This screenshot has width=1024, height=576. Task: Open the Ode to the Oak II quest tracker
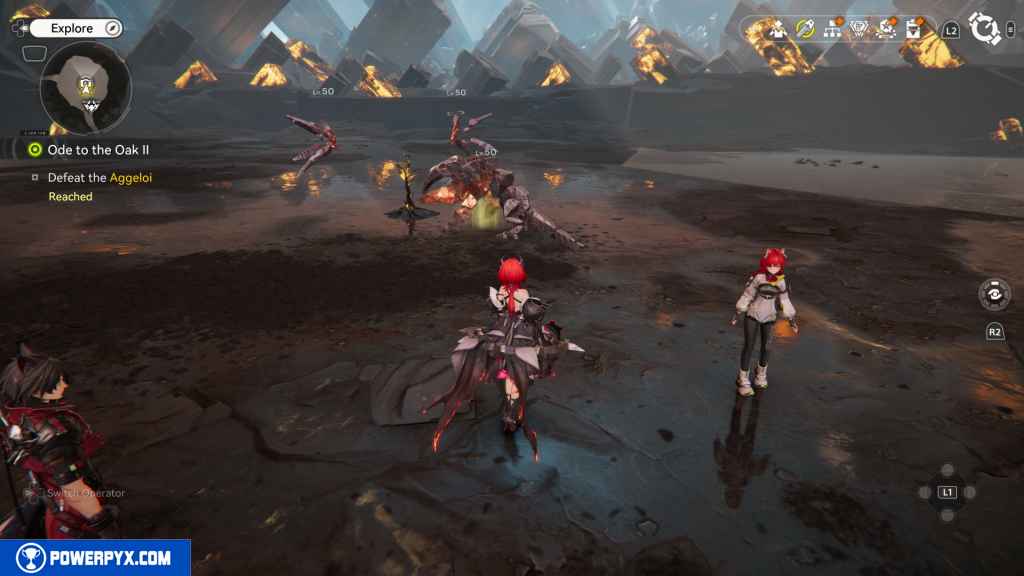click(x=98, y=150)
